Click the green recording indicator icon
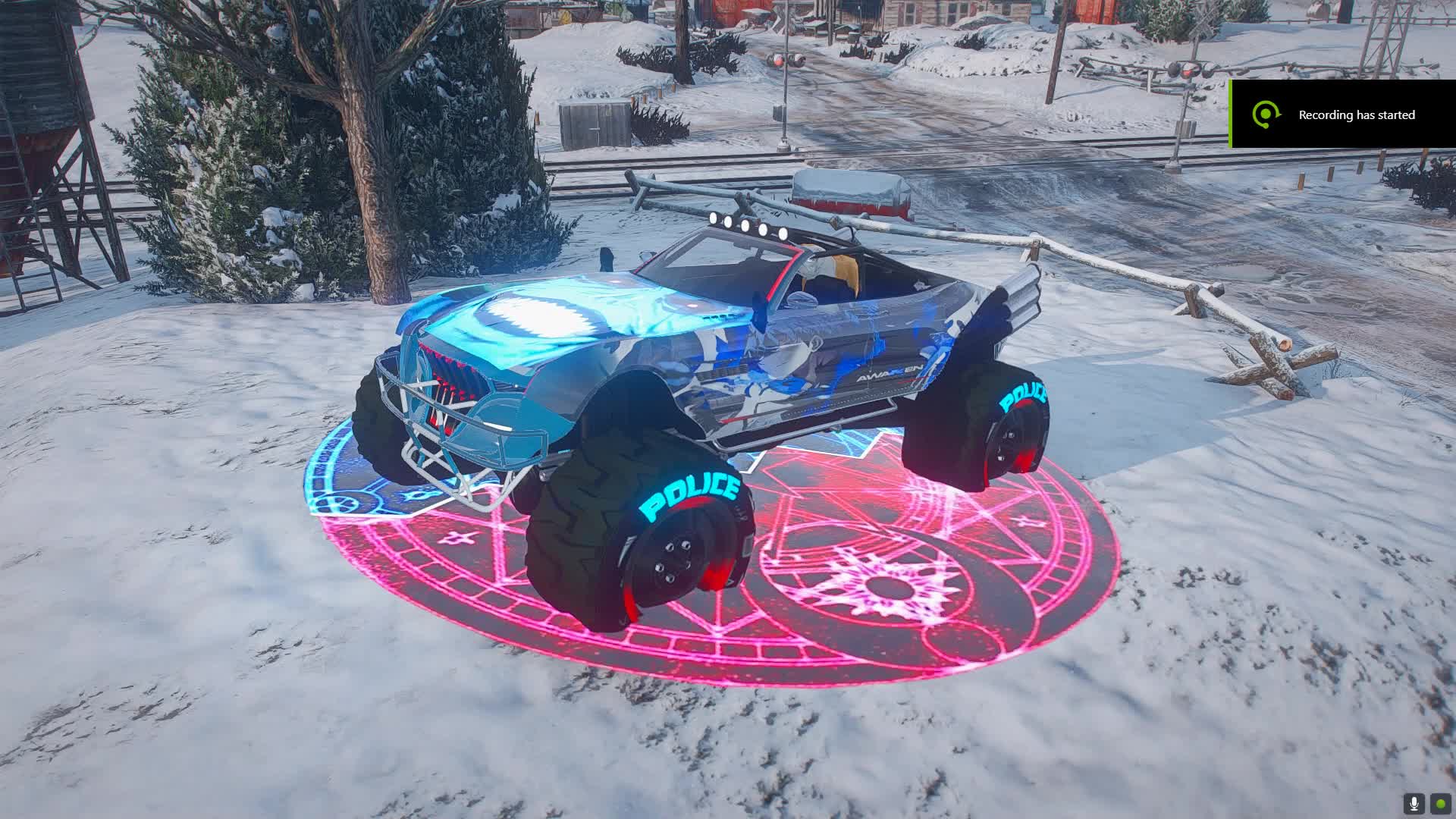This screenshot has height=819, width=1456. 1440,804
